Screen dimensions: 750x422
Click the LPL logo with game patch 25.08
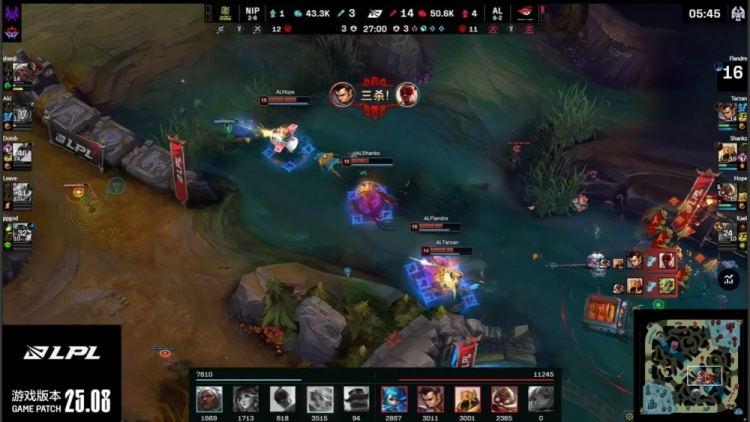pyautogui.click(x=60, y=375)
